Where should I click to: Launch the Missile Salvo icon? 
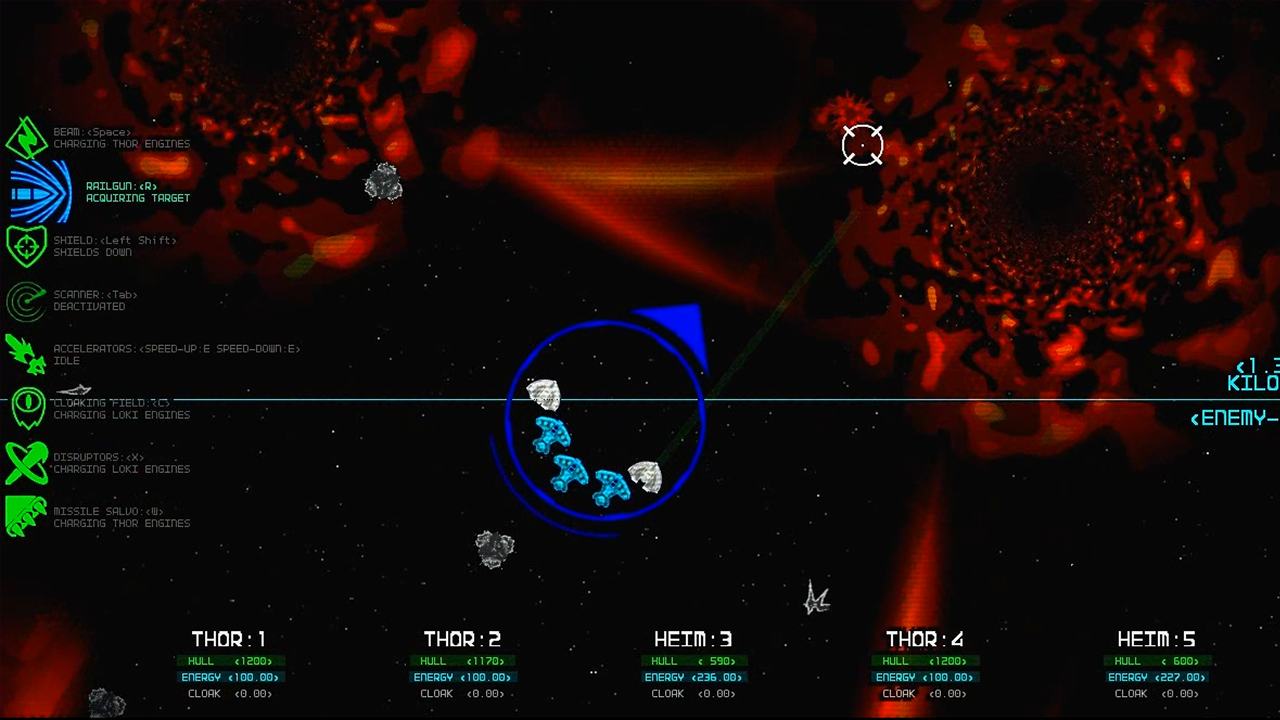point(27,516)
